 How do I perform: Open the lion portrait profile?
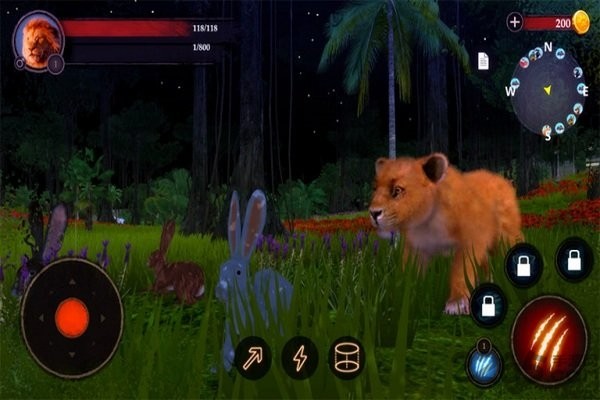pos(39,42)
